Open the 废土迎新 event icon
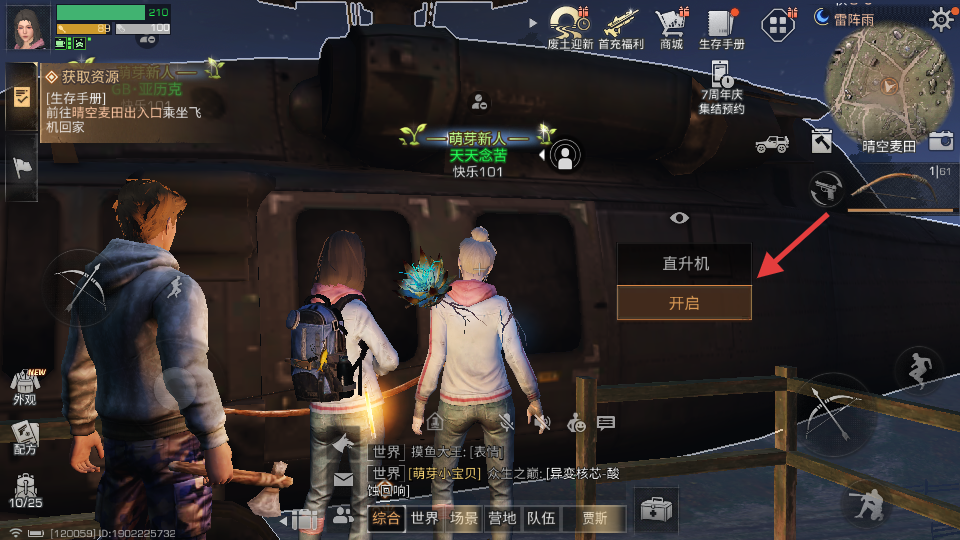Screen dimensions: 960x540 point(570,26)
